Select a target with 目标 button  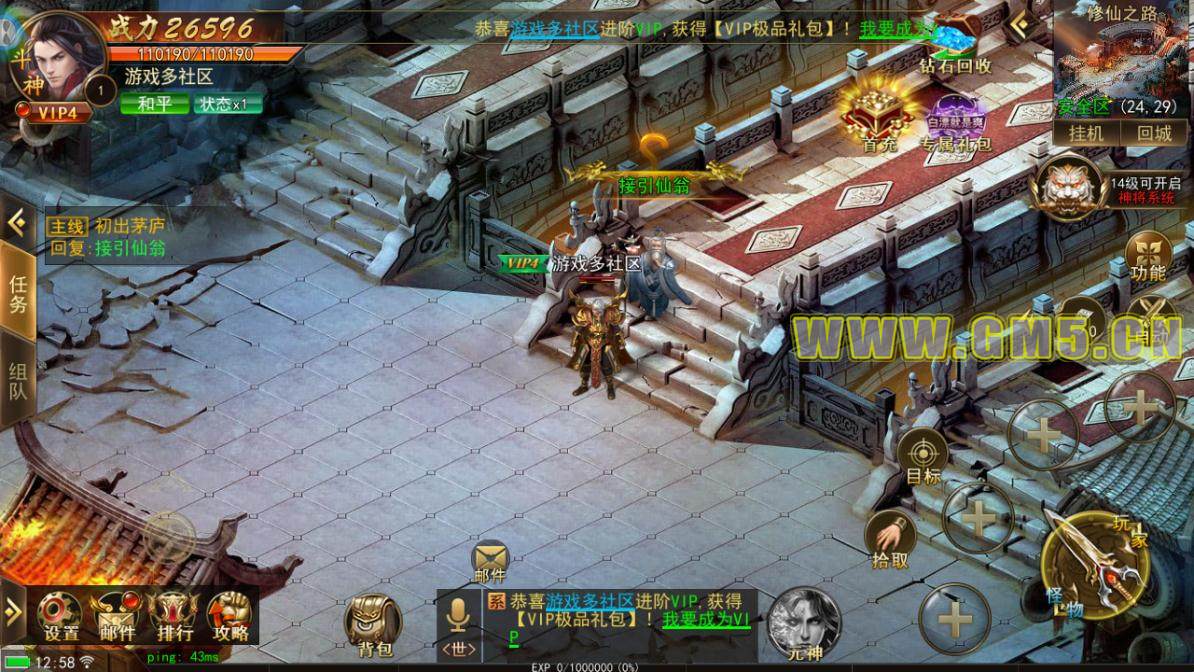point(923,457)
